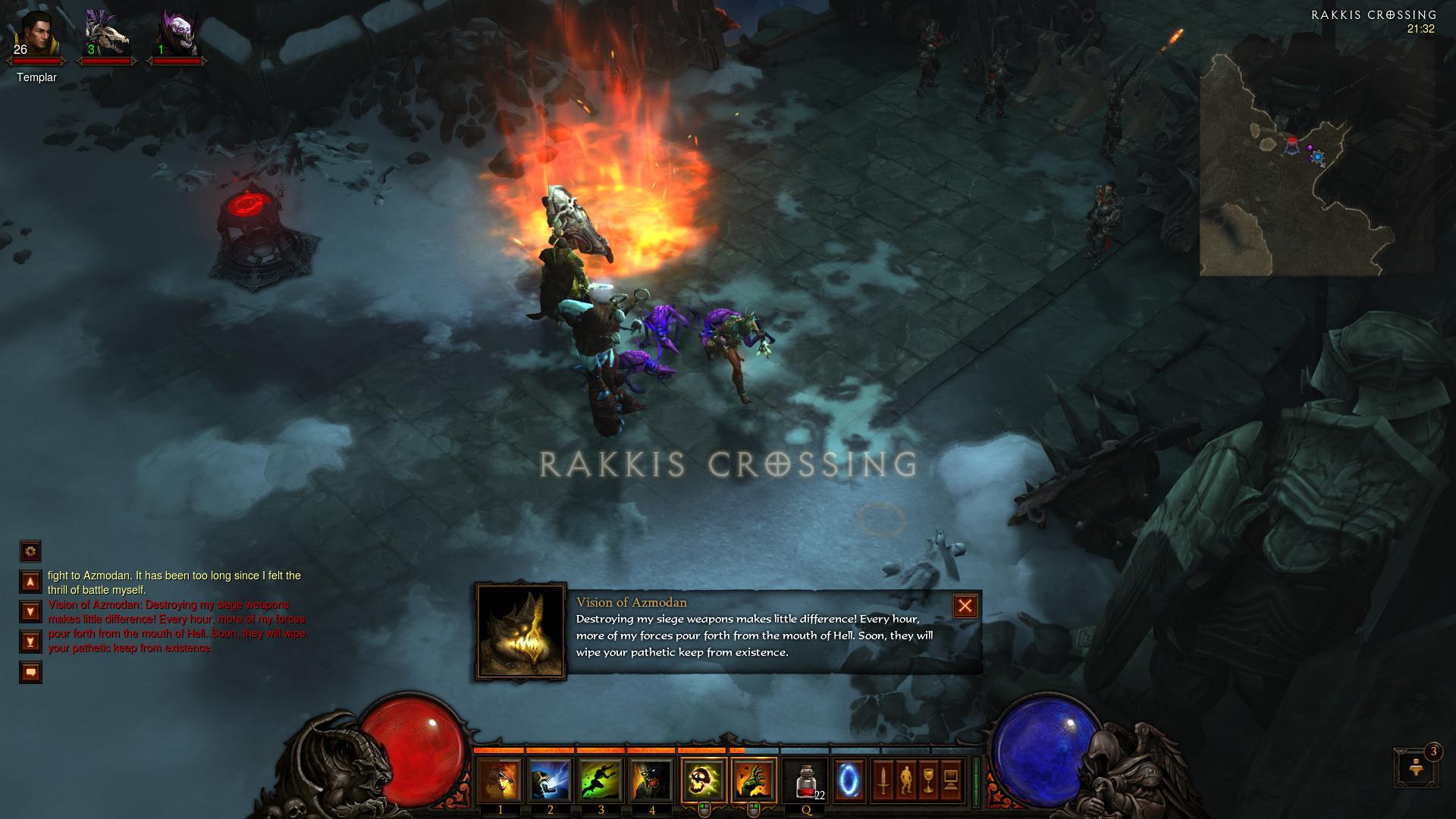The image size is (1456, 819).
Task: Close the Vision of Azmodan dialogue
Action: [965, 606]
